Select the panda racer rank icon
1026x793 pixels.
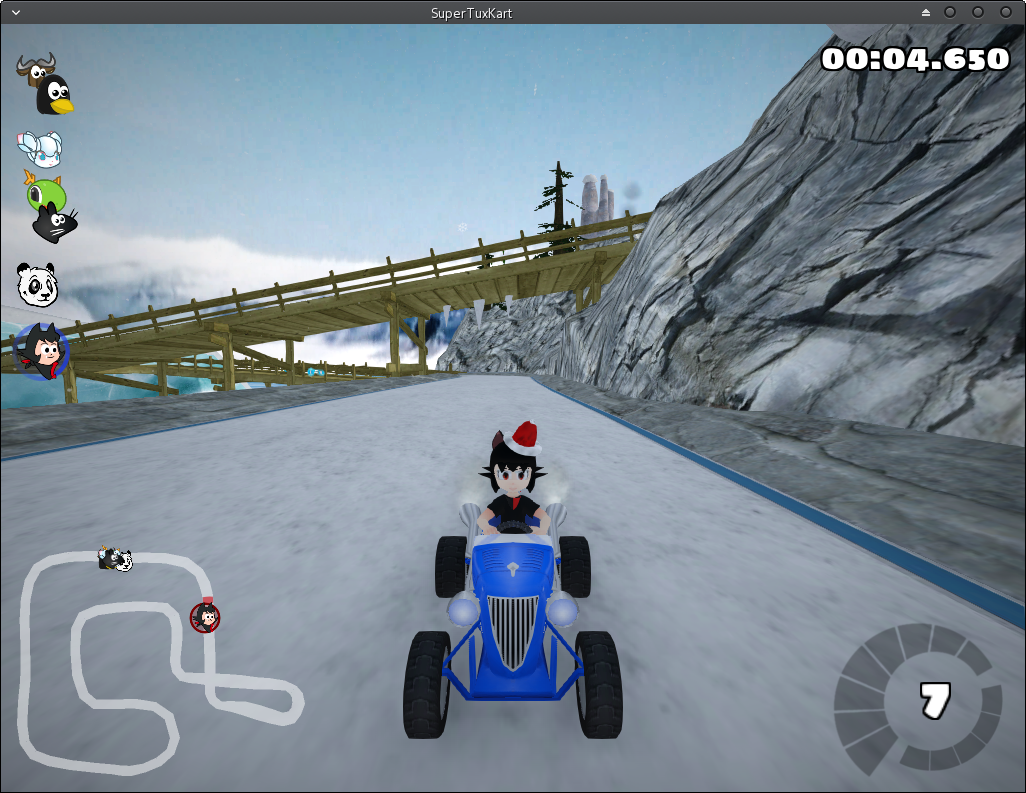[38, 285]
